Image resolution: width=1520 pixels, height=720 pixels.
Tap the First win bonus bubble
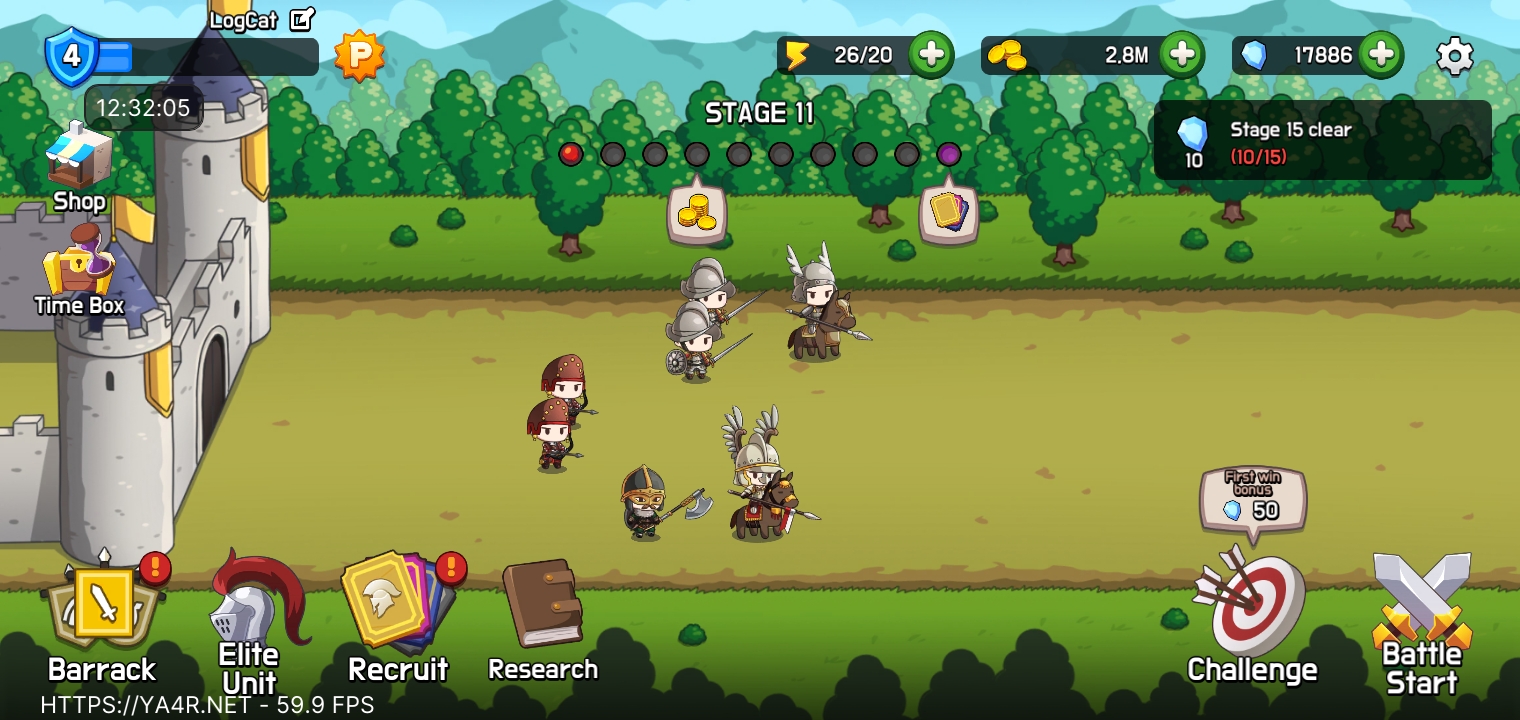coord(1253,499)
